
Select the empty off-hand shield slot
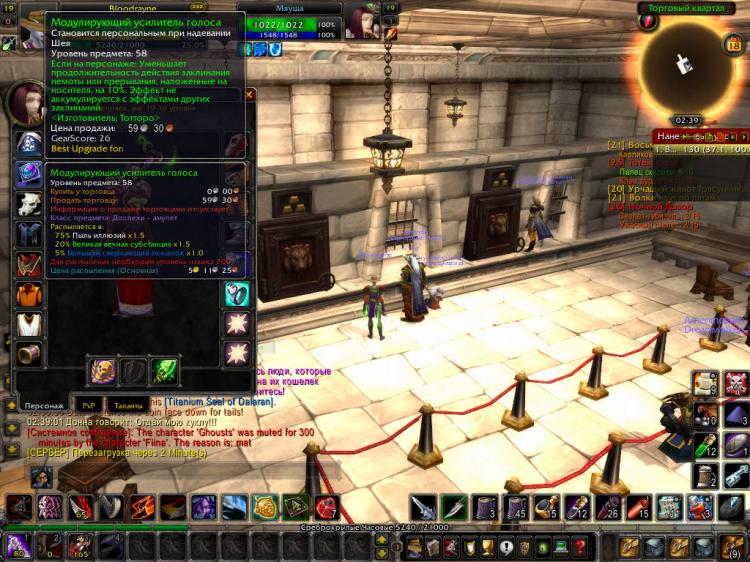[x=134, y=371]
